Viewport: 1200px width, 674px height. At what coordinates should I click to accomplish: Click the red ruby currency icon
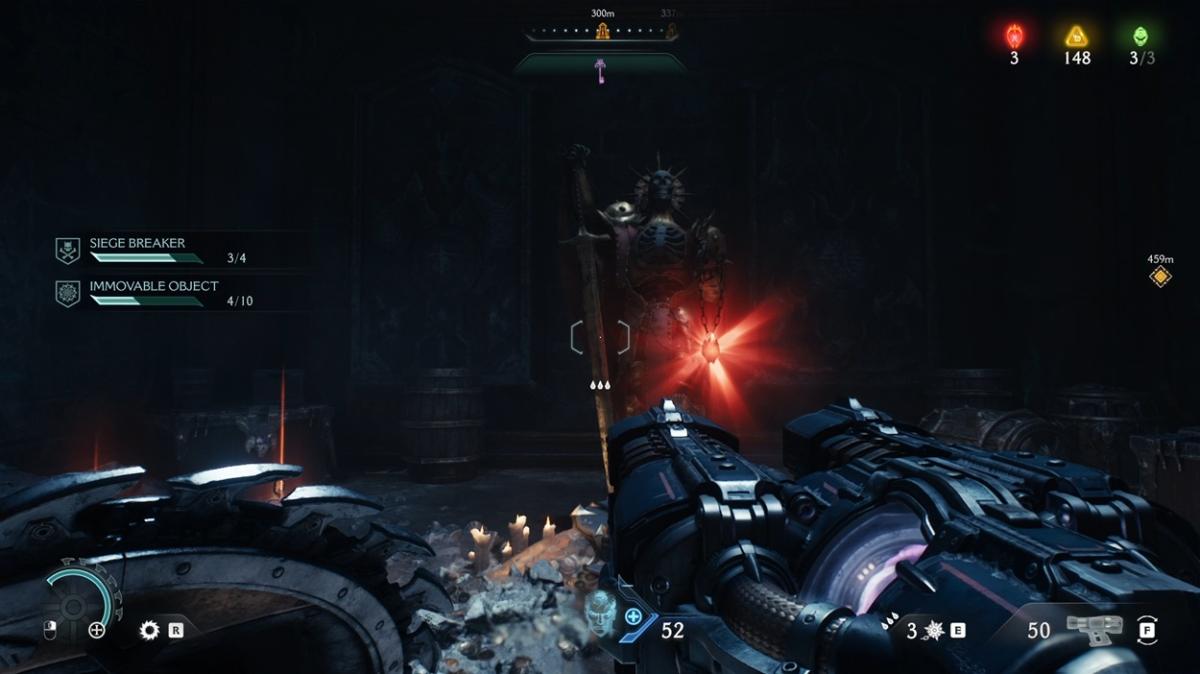click(1014, 37)
